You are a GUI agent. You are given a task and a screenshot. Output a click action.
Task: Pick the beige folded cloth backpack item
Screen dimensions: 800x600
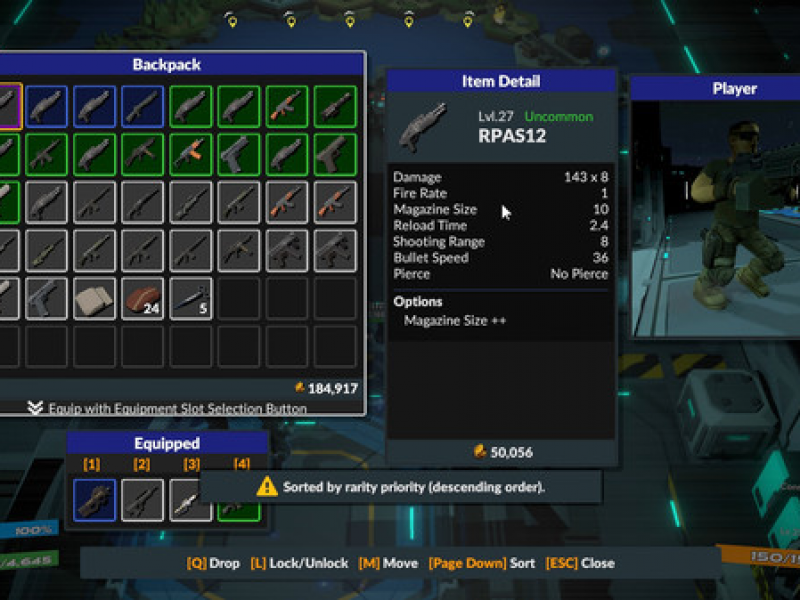click(x=94, y=298)
